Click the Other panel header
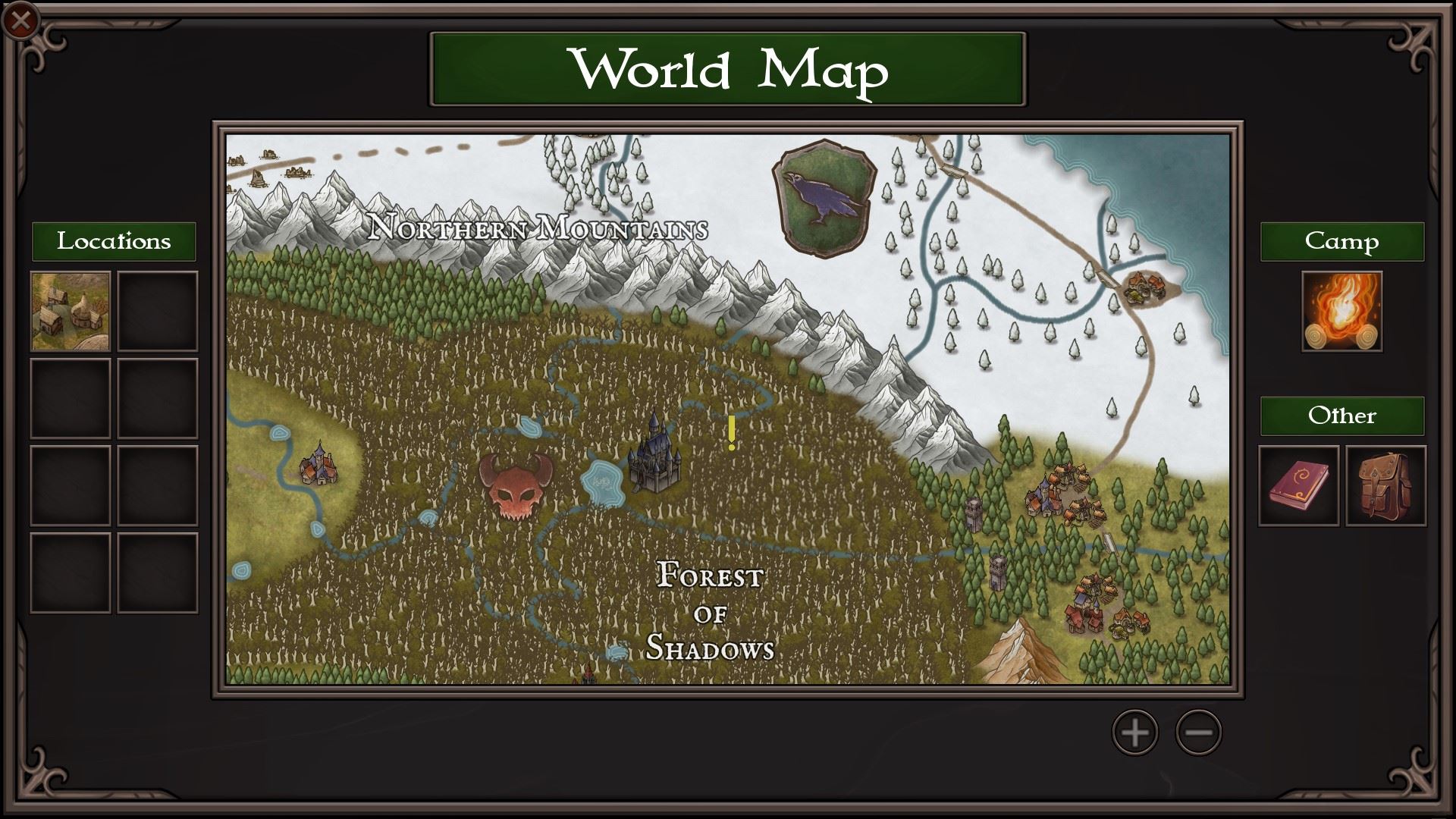 [1341, 416]
